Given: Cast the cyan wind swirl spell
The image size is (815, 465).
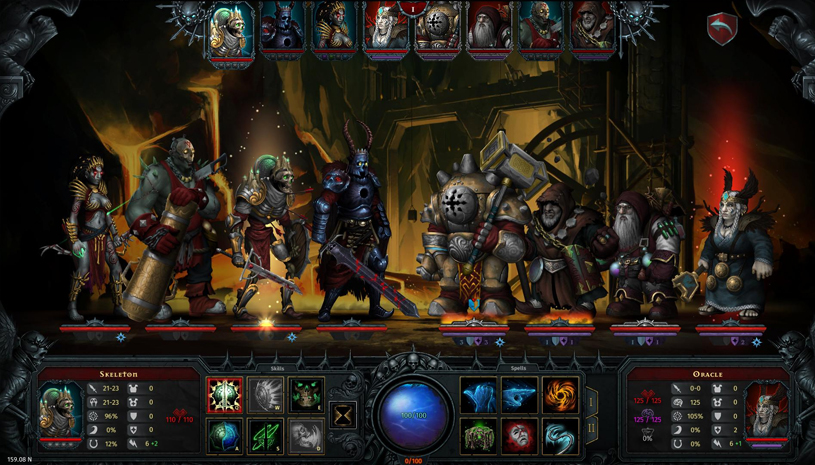Looking at the screenshot, I should coord(560,436).
